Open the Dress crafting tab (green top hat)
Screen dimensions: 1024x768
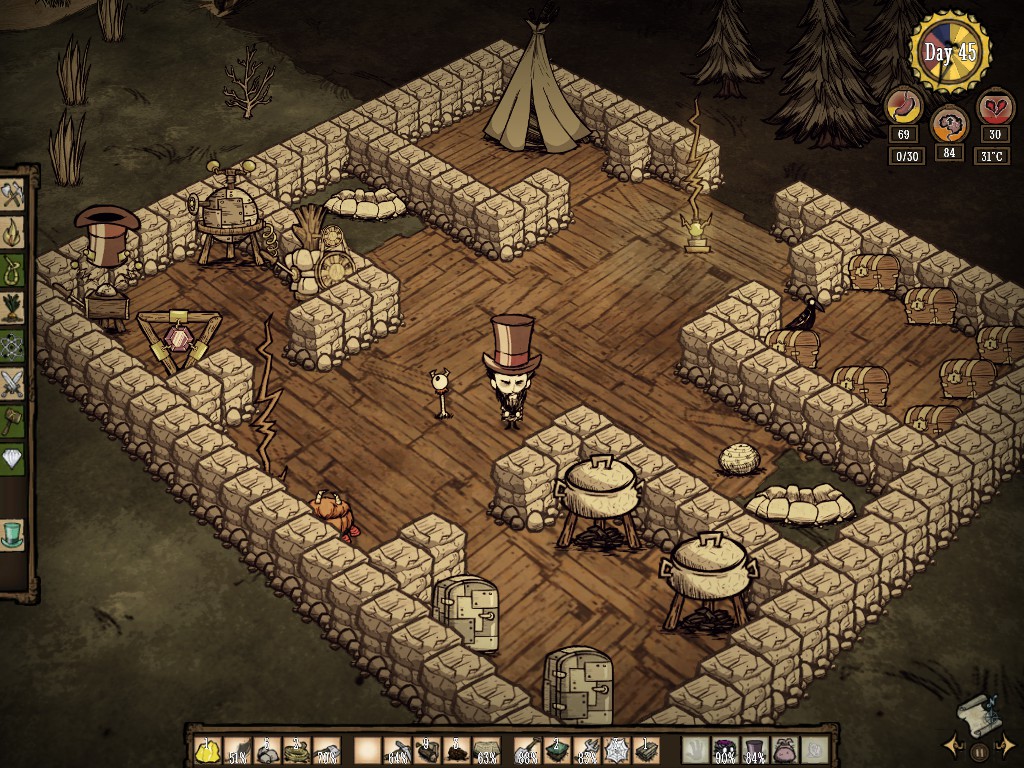tap(13, 534)
